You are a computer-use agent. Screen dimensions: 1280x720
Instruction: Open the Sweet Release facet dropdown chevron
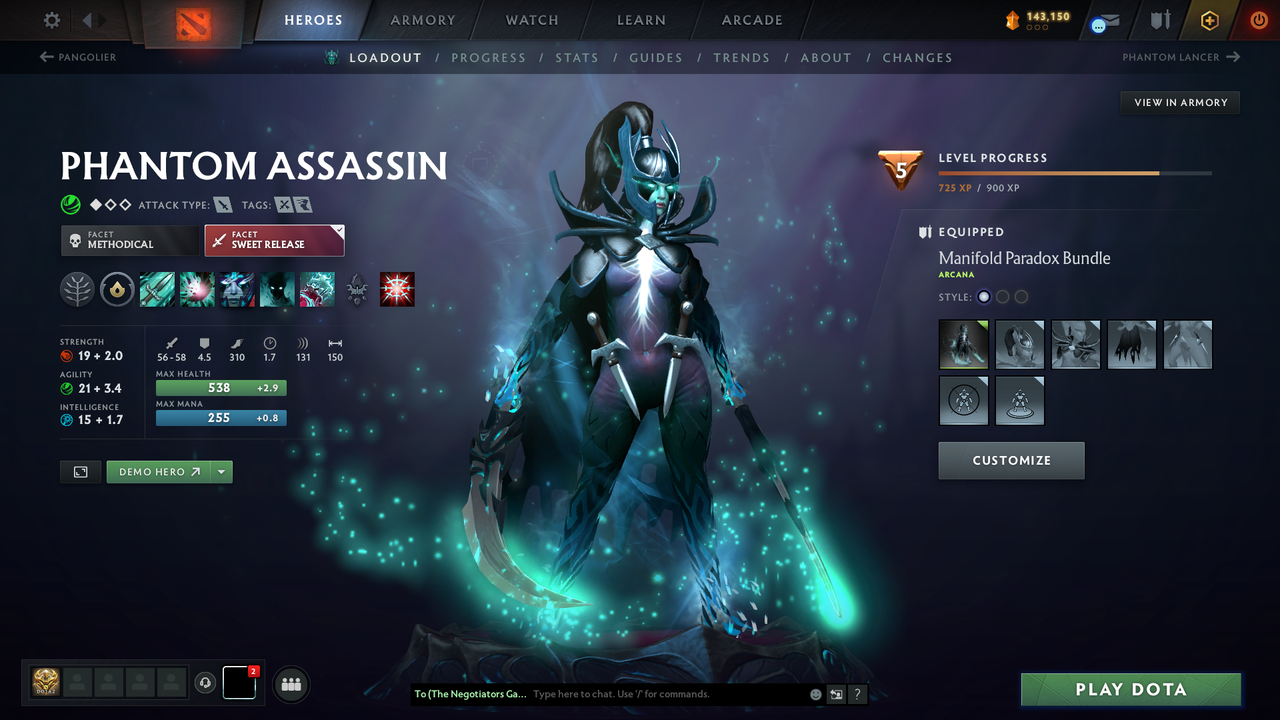[337, 231]
